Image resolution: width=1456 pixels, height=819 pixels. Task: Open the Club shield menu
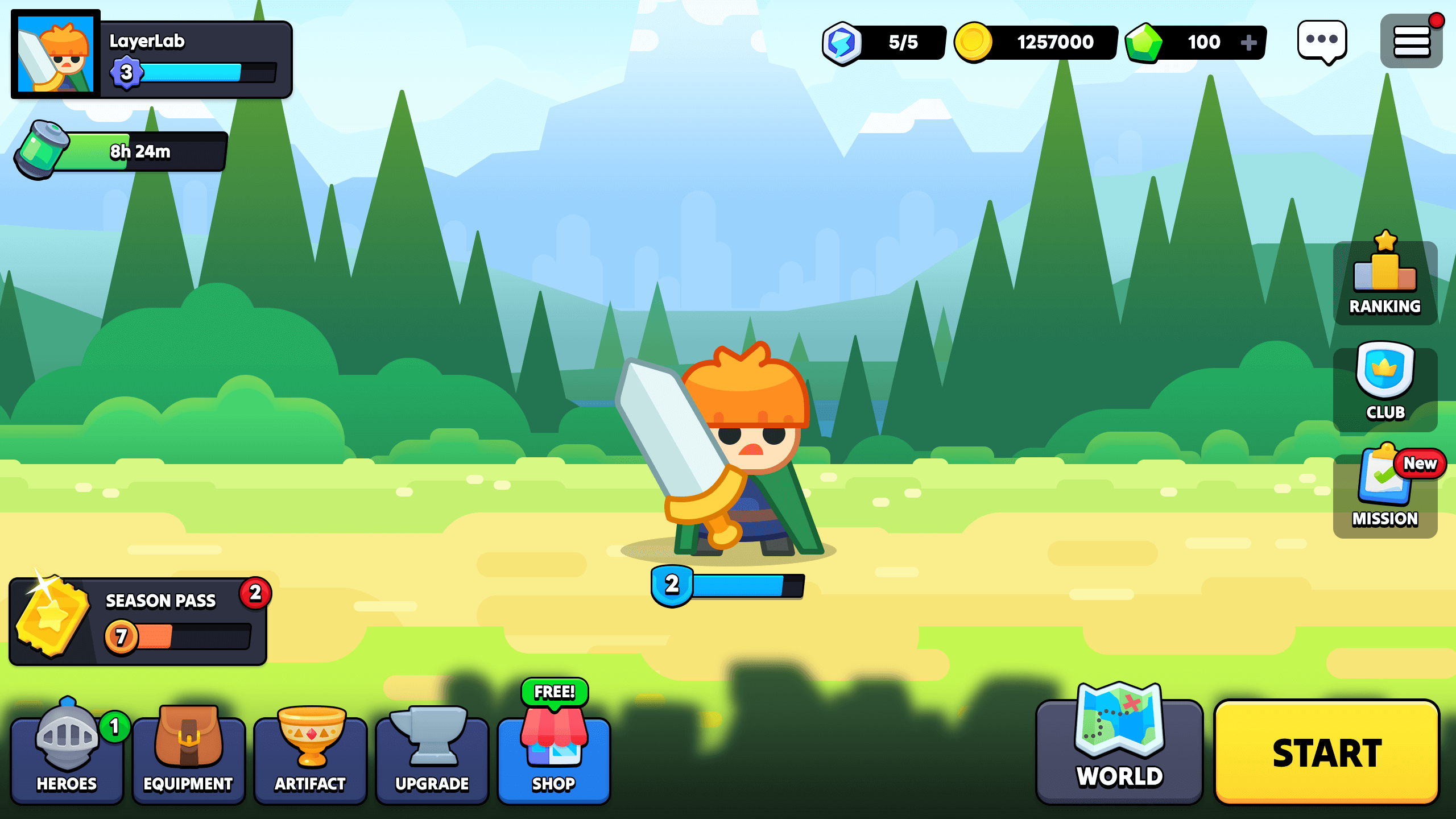[x=1384, y=388]
